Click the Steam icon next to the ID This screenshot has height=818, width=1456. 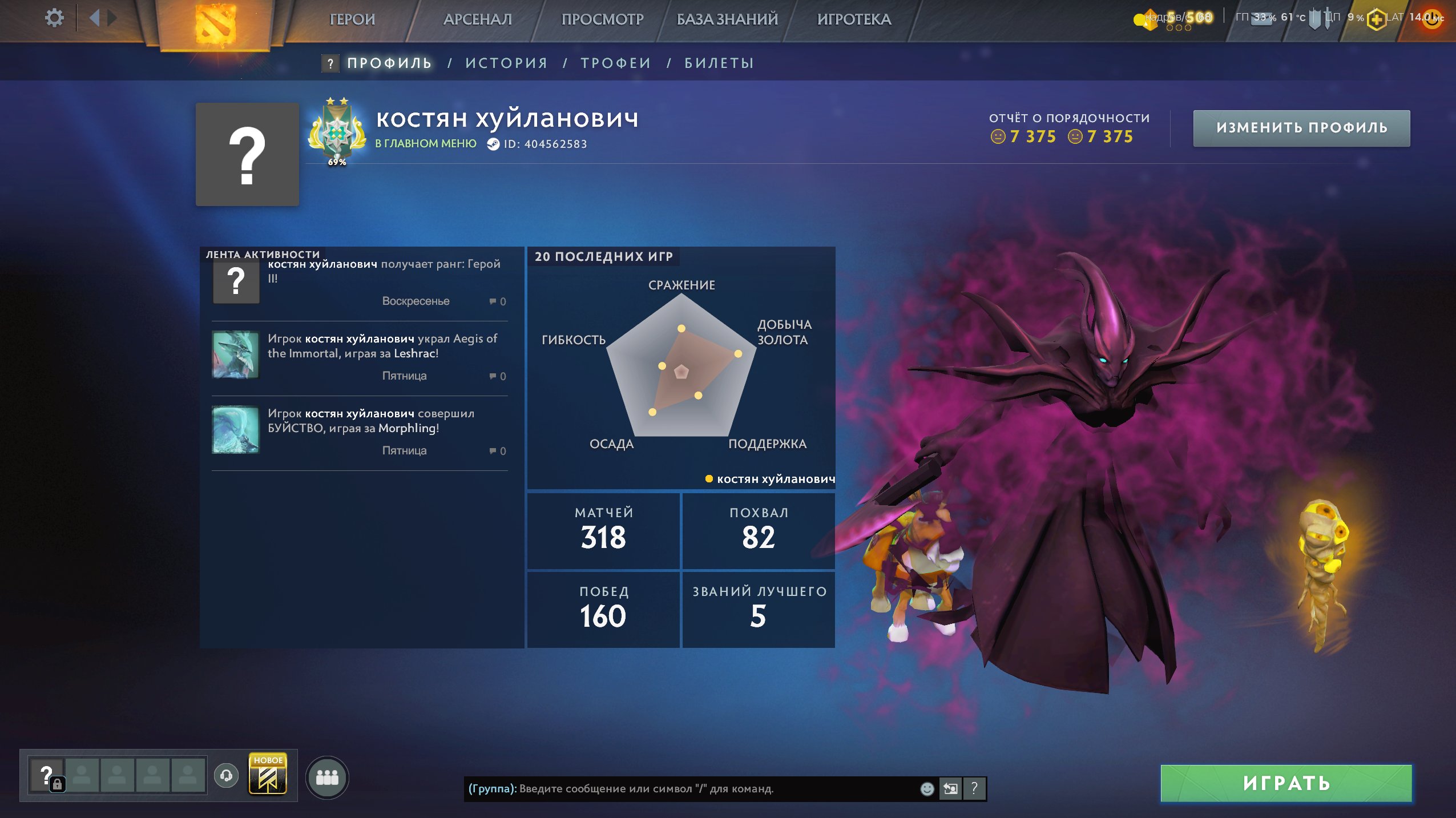493,144
